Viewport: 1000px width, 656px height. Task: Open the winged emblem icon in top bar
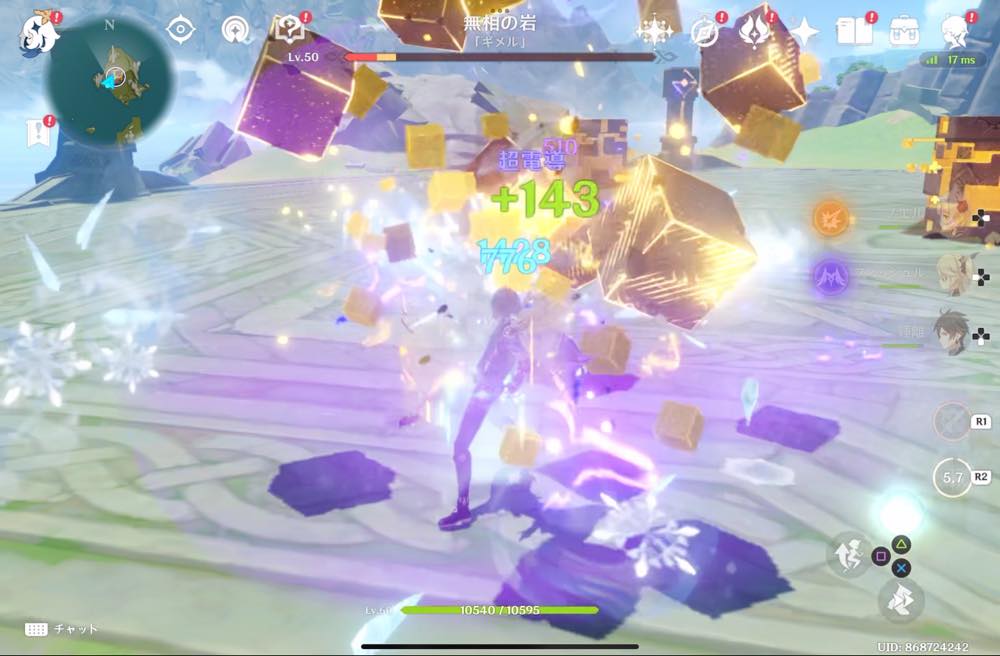(755, 31)
